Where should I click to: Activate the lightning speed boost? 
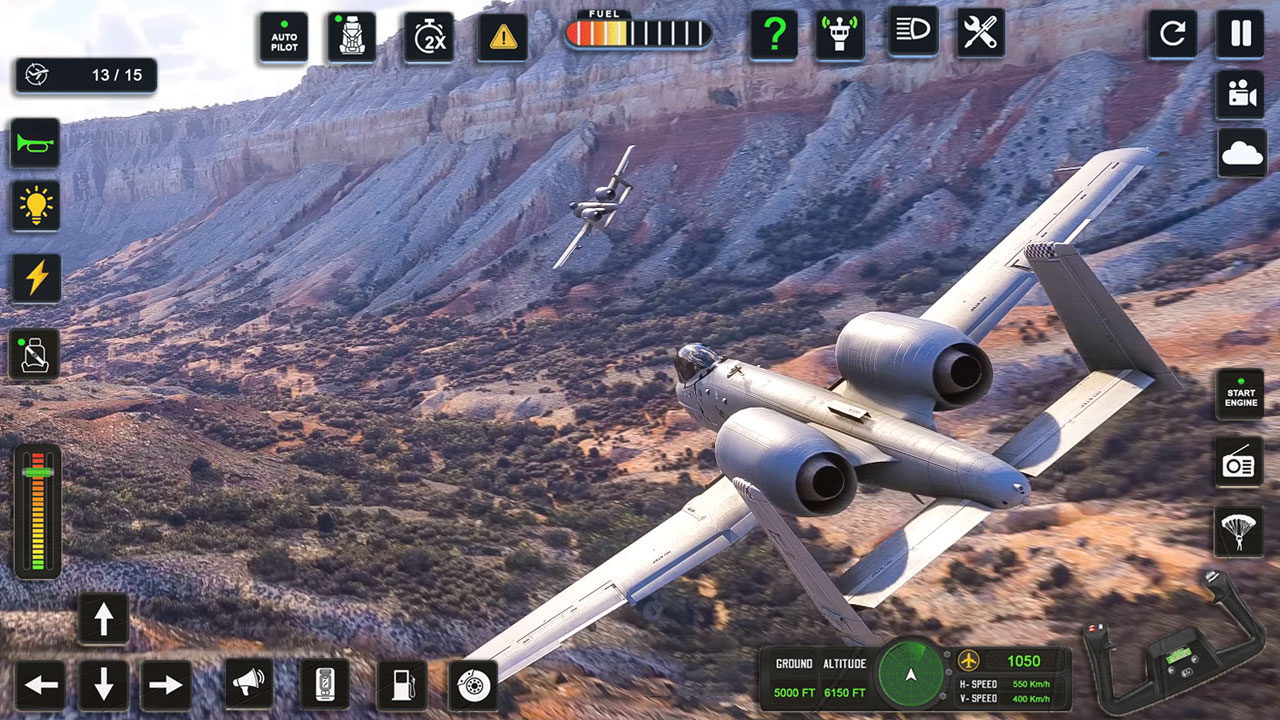click(35, 277)
